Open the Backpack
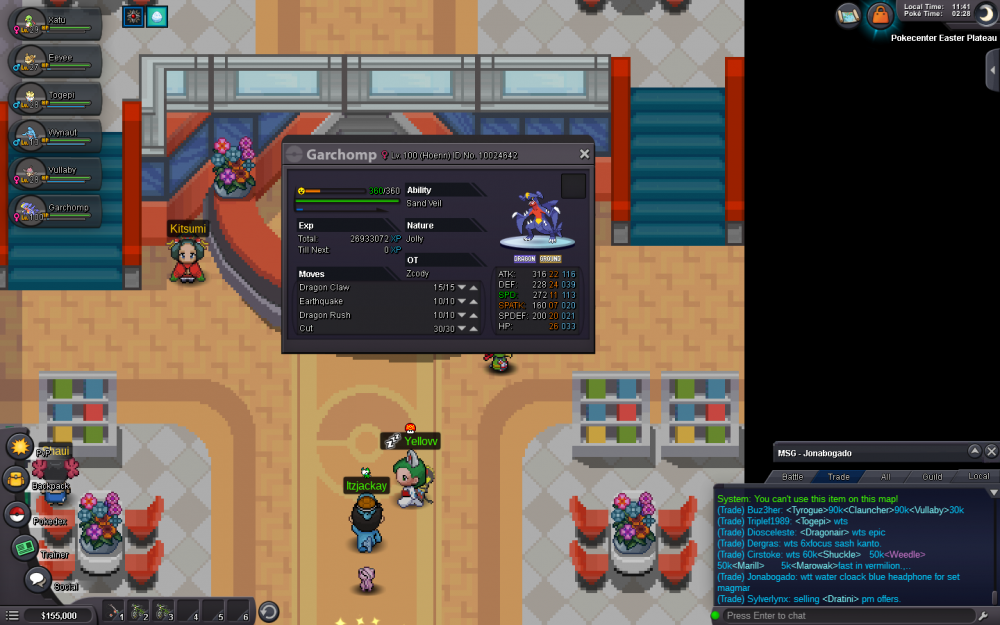 tap(17, 479)
